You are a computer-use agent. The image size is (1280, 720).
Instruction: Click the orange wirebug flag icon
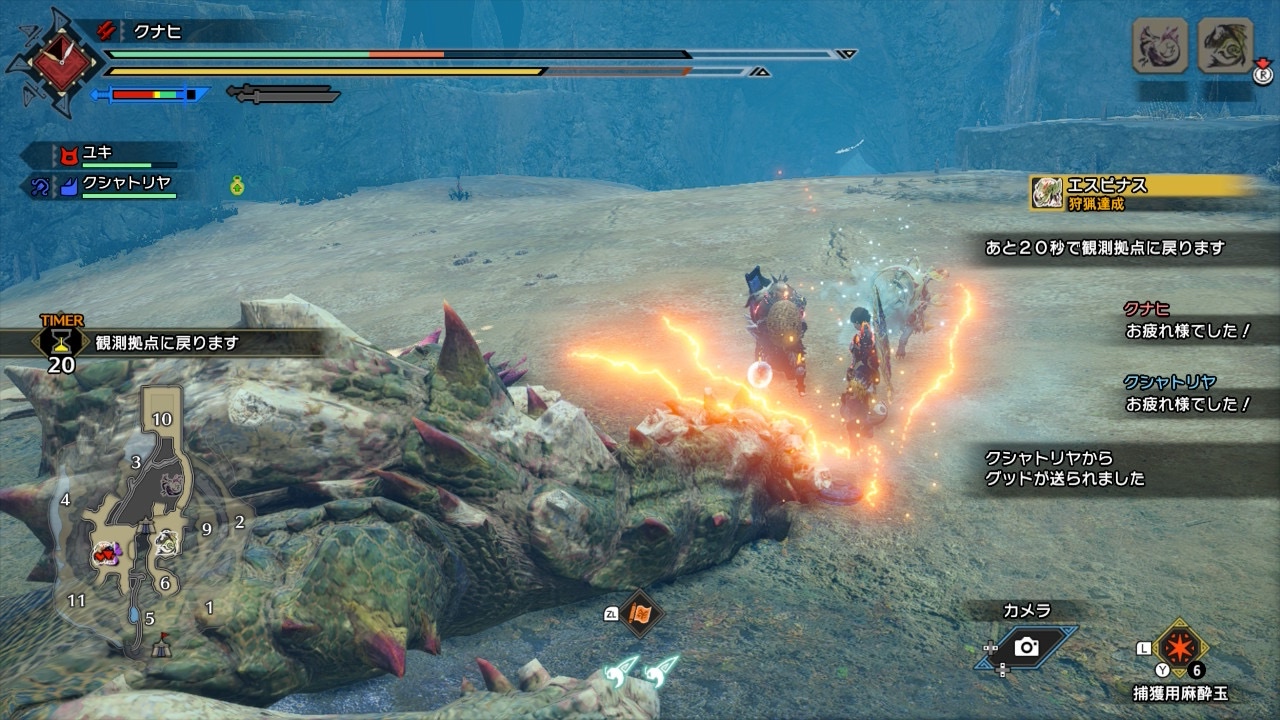point(639,613)
